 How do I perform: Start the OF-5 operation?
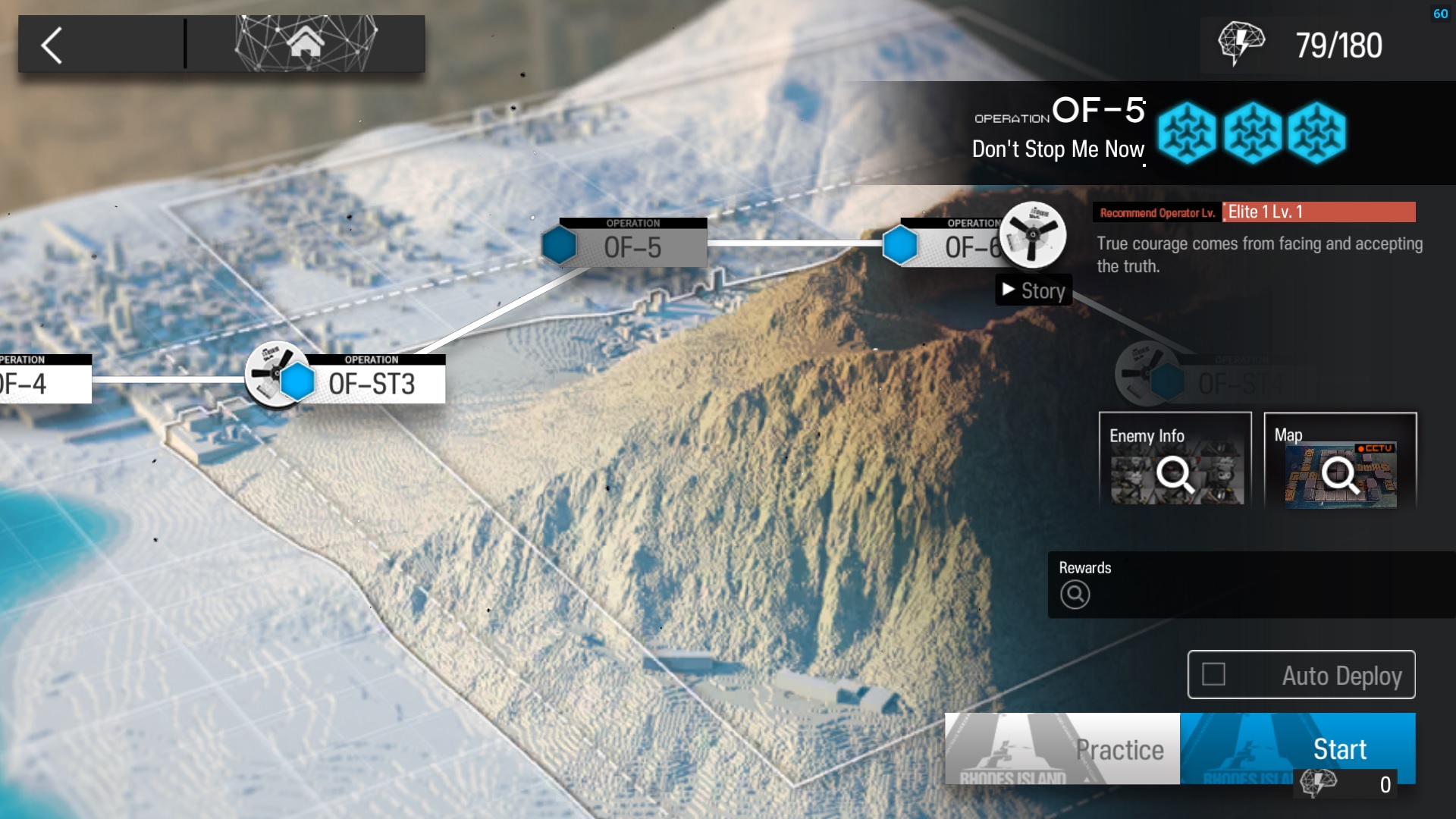[1298, 748]
